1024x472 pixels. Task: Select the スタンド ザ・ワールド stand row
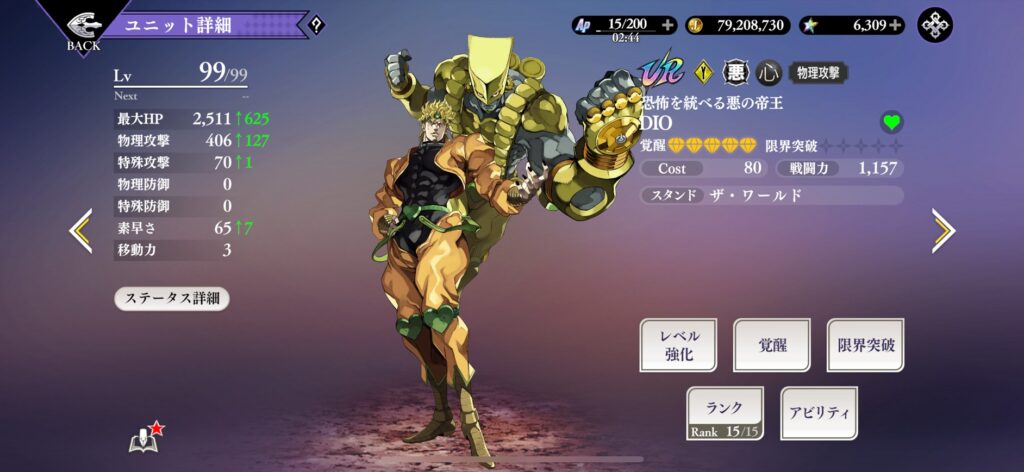[772, 195]
